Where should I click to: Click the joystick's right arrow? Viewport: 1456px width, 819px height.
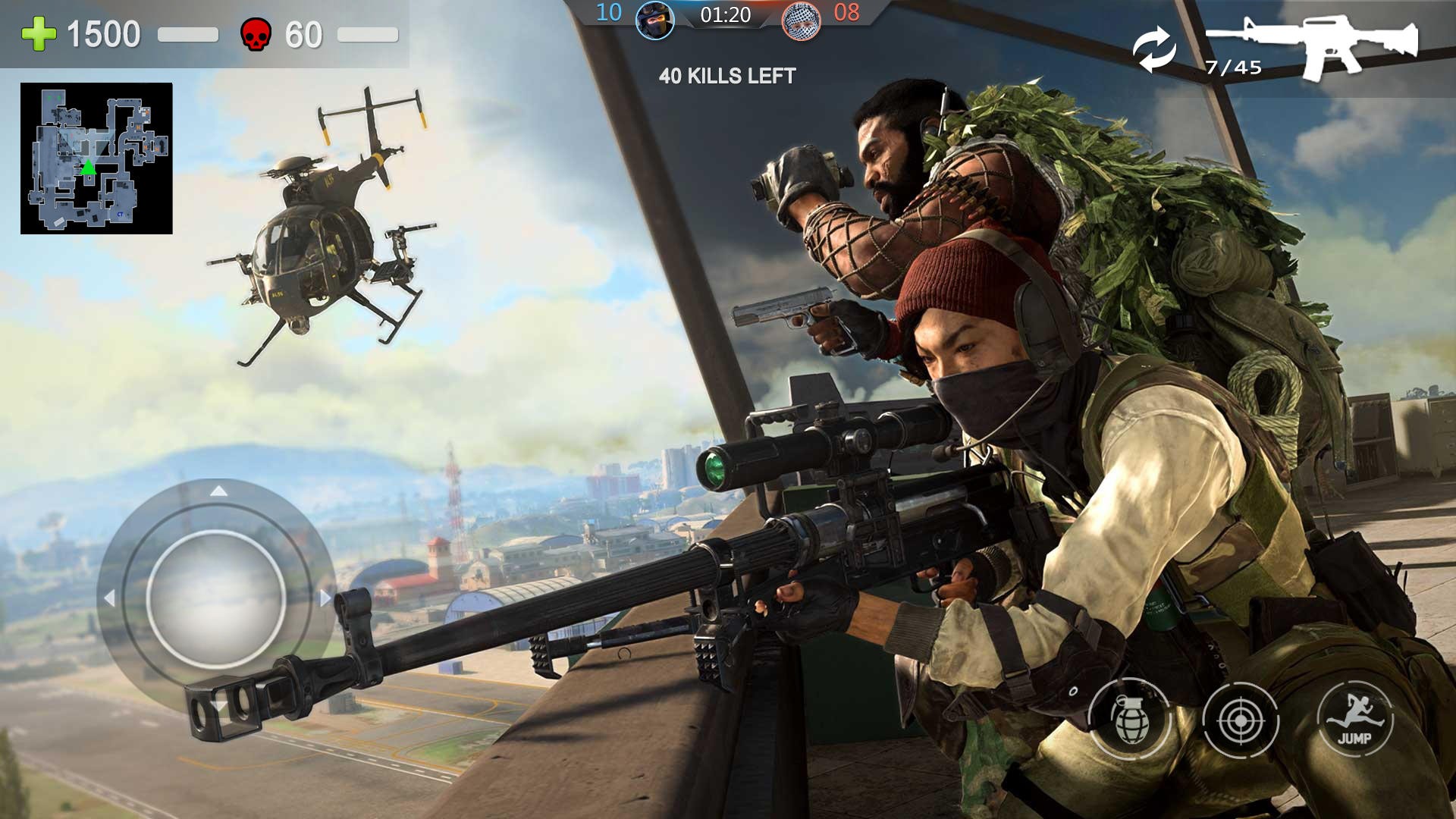coord(325,598)
